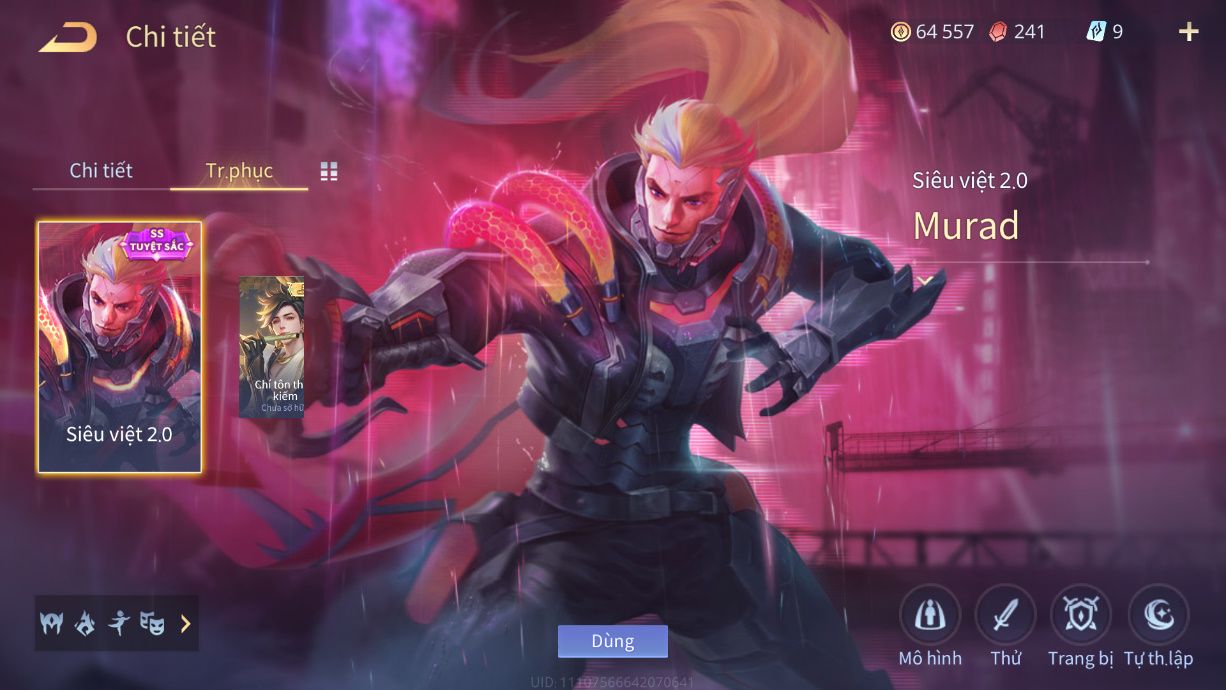This screenshot has width=1226, height=690.
Task: Open the Mô hình model viewer
Action: [929, 616]
